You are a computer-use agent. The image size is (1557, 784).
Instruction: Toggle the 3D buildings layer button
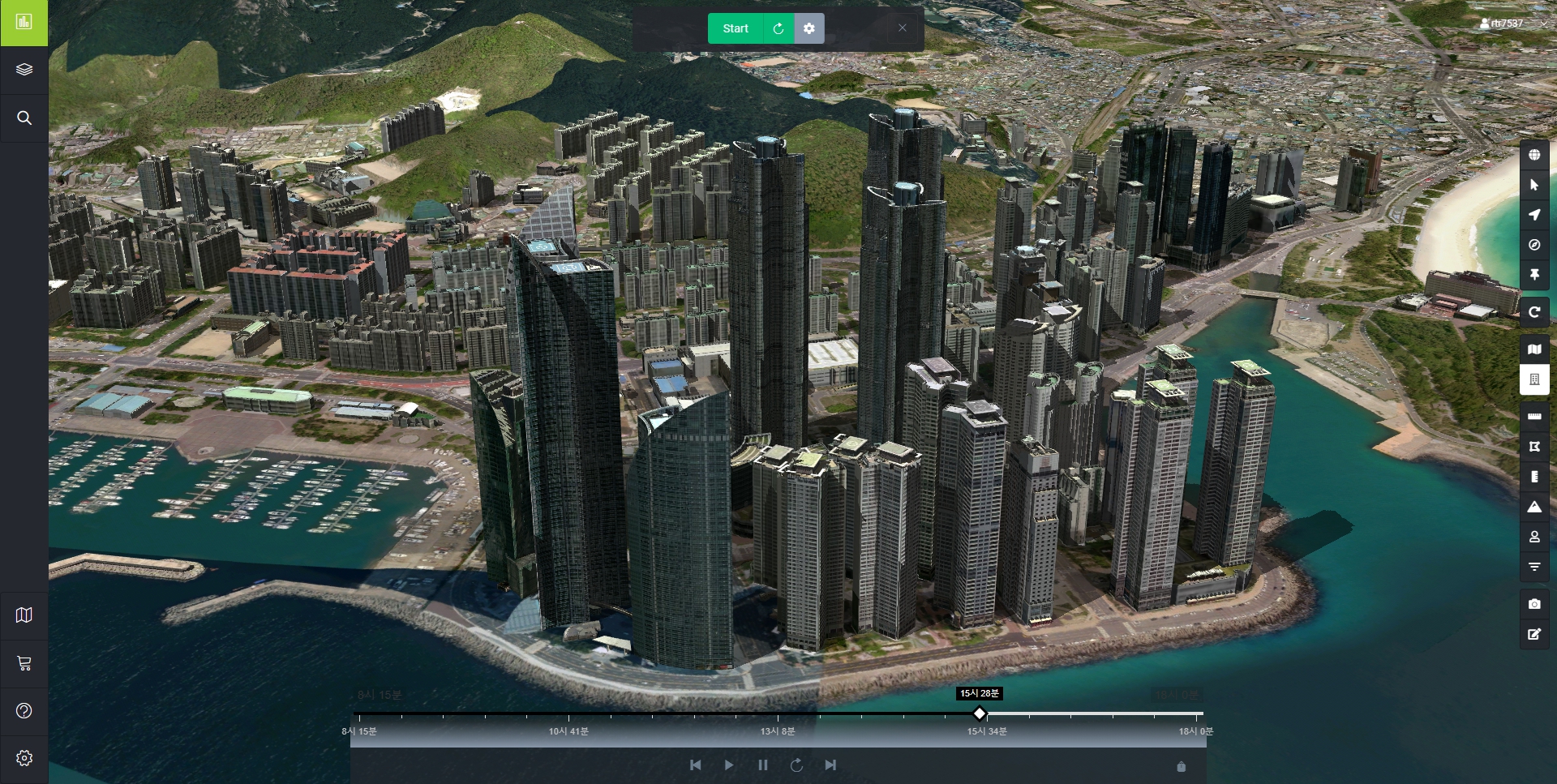tap(1534, 379)
